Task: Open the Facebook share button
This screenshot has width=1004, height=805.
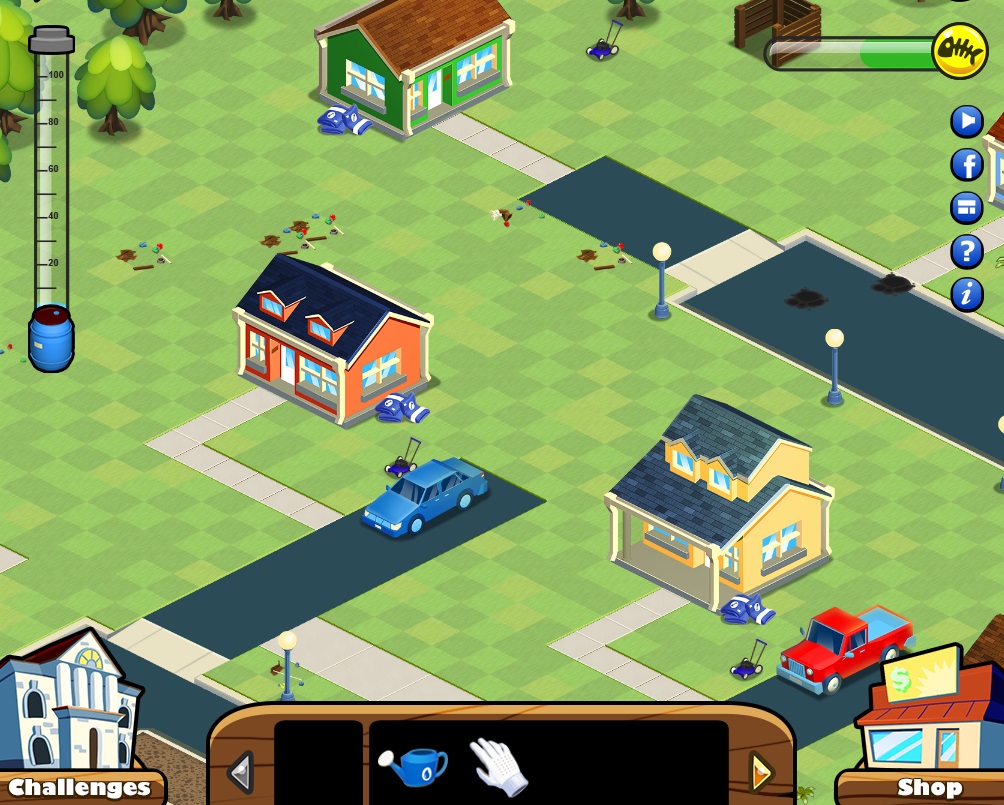Action: [967, 165]
